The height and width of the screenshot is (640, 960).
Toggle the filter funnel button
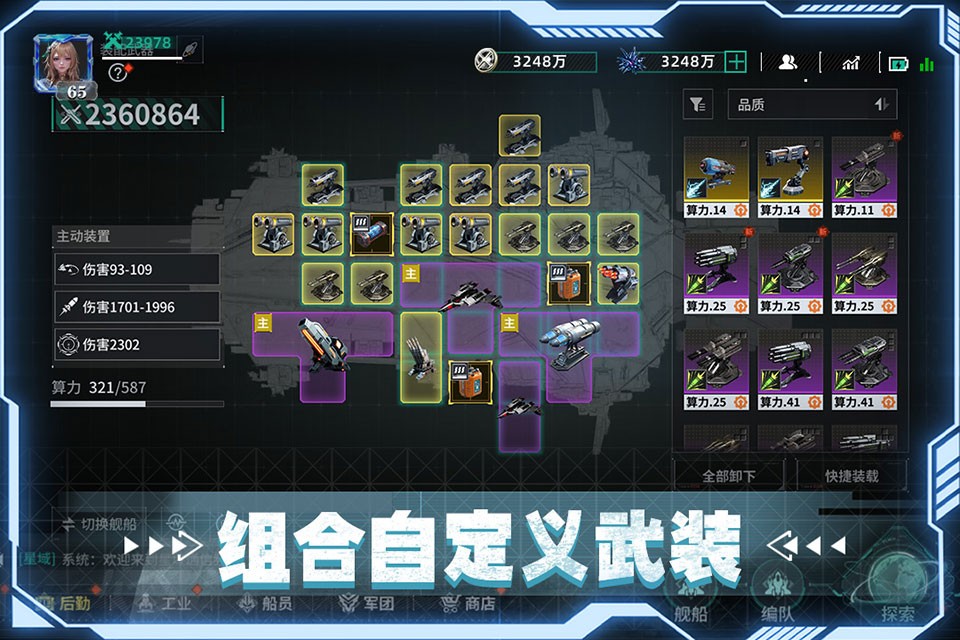(x=697, y=104)
